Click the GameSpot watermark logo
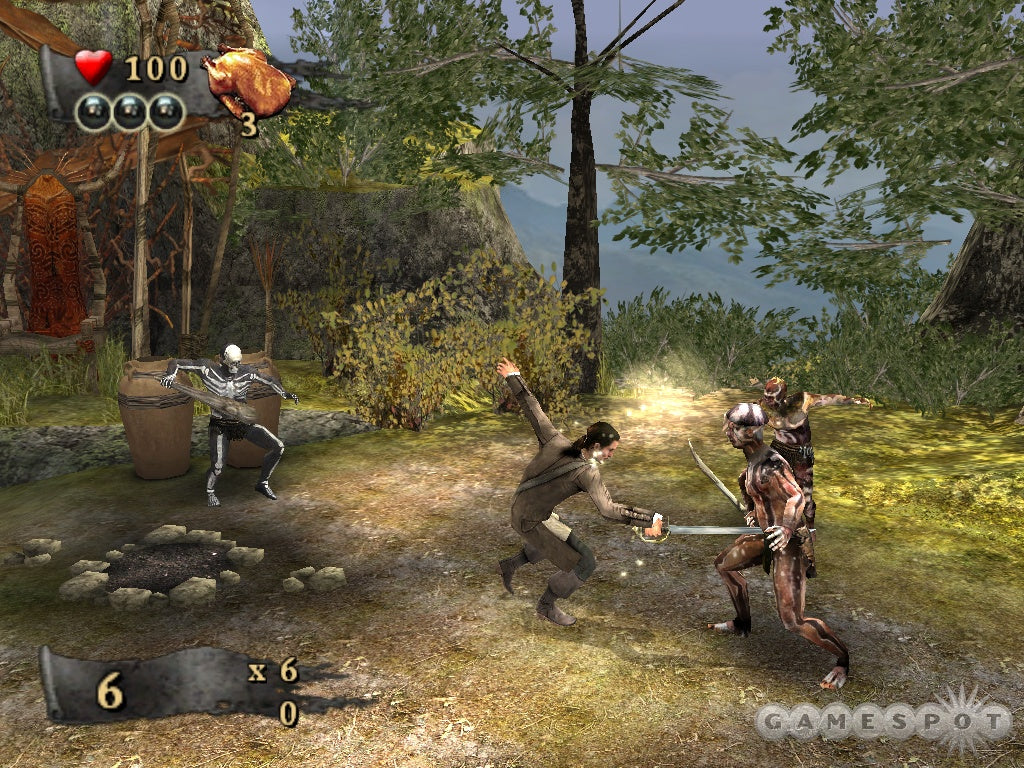 (x=883, y=721)
